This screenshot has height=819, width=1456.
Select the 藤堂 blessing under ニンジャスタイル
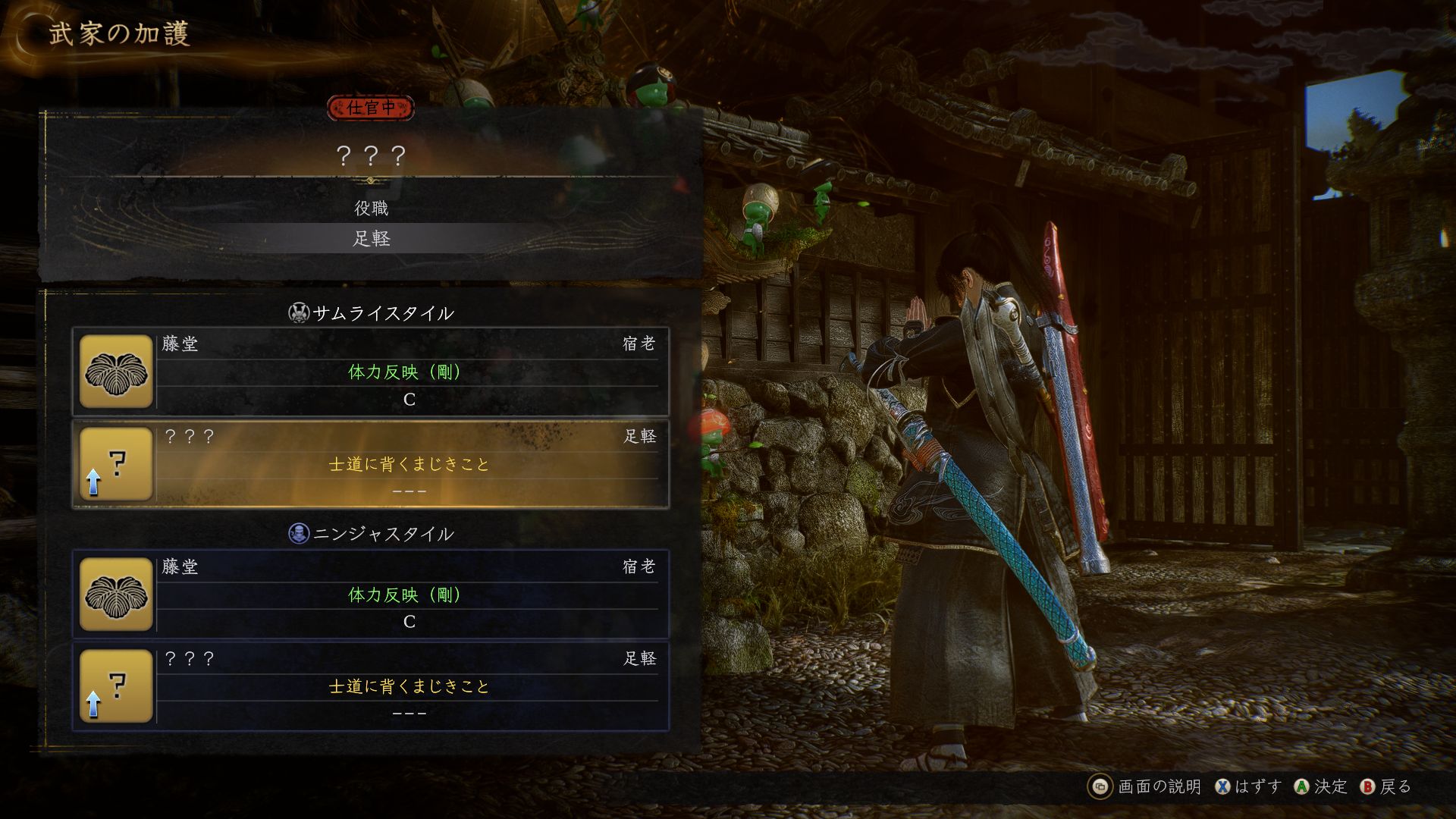coord(371,594)
